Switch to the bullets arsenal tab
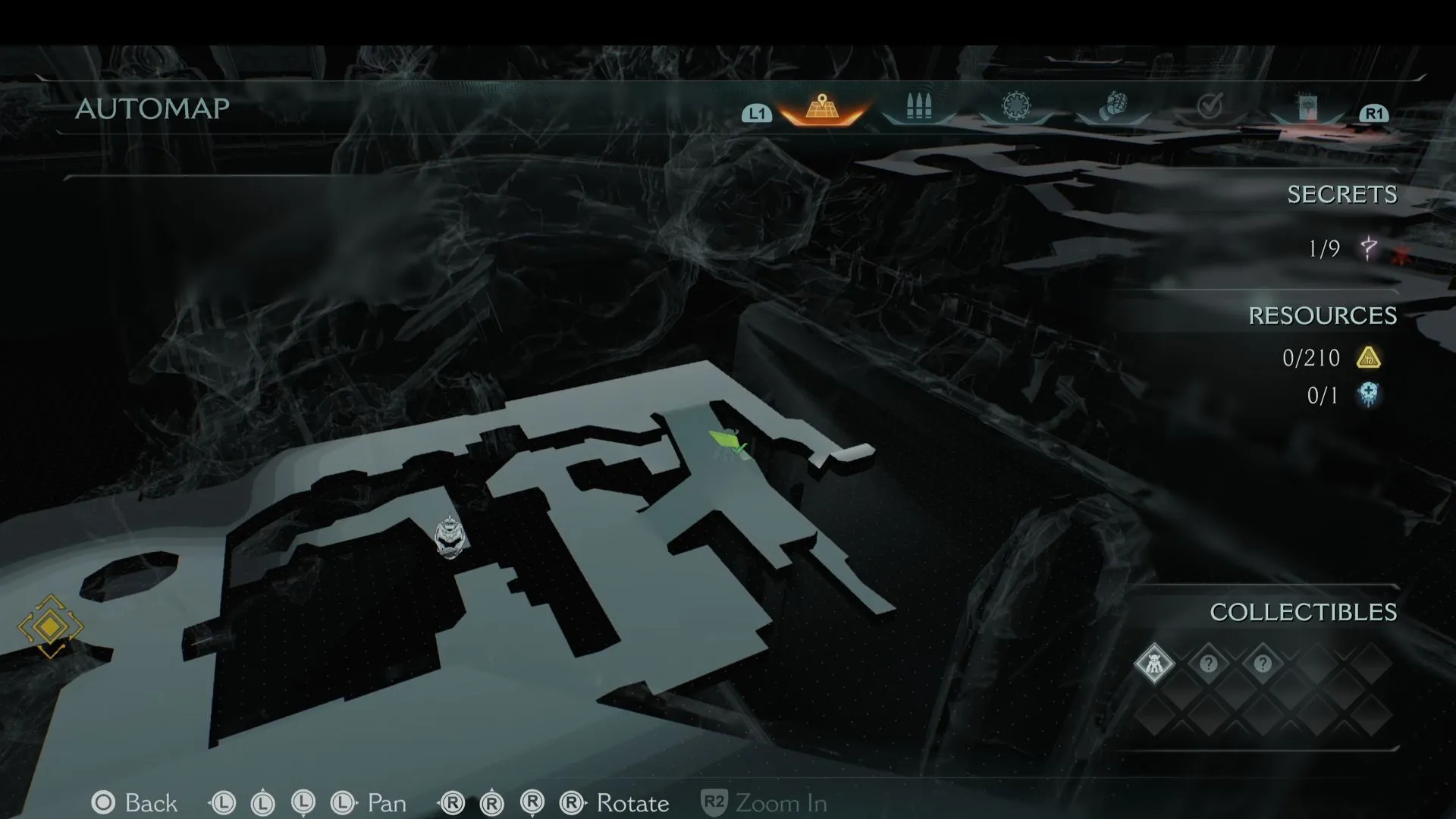1456x819 pixels. 918,108
